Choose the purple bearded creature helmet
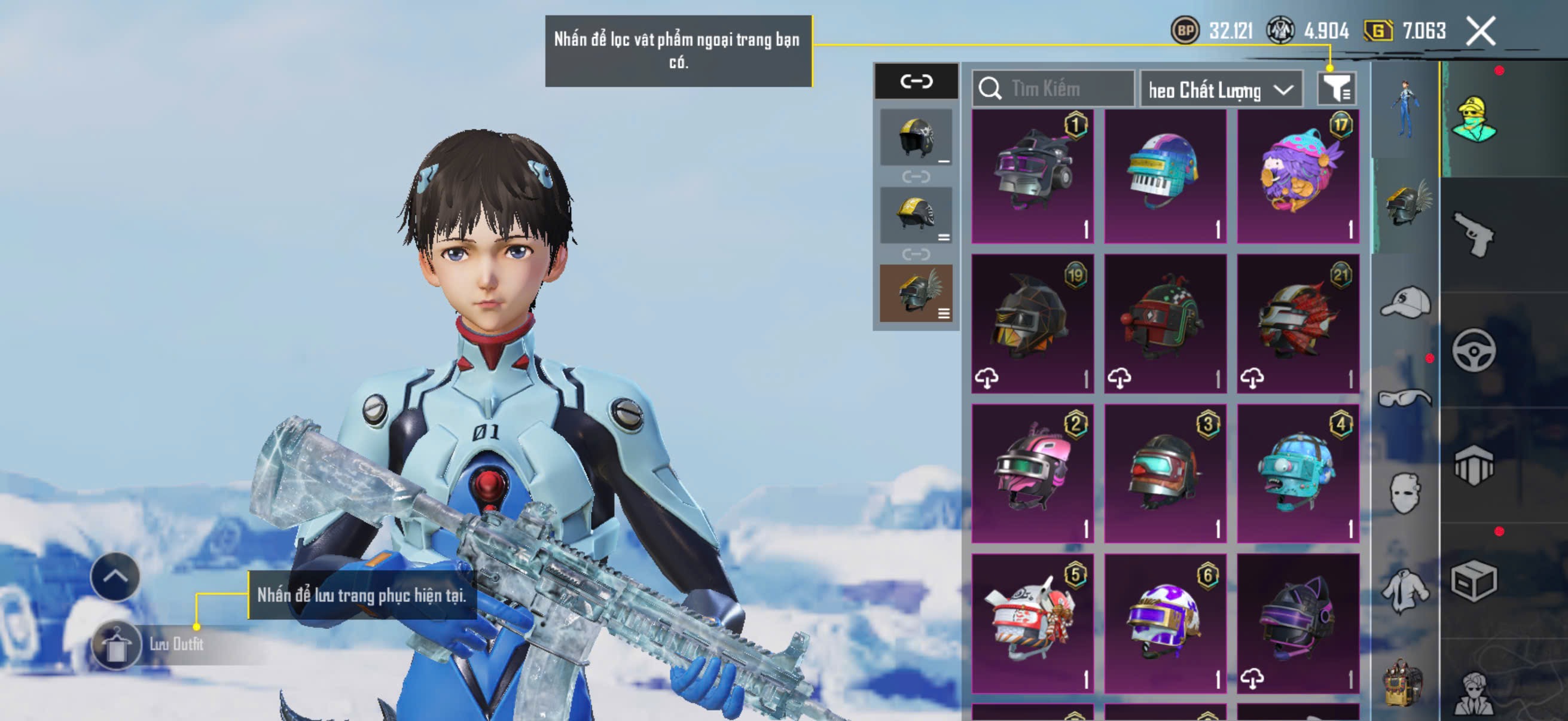 coord(1298,176)
